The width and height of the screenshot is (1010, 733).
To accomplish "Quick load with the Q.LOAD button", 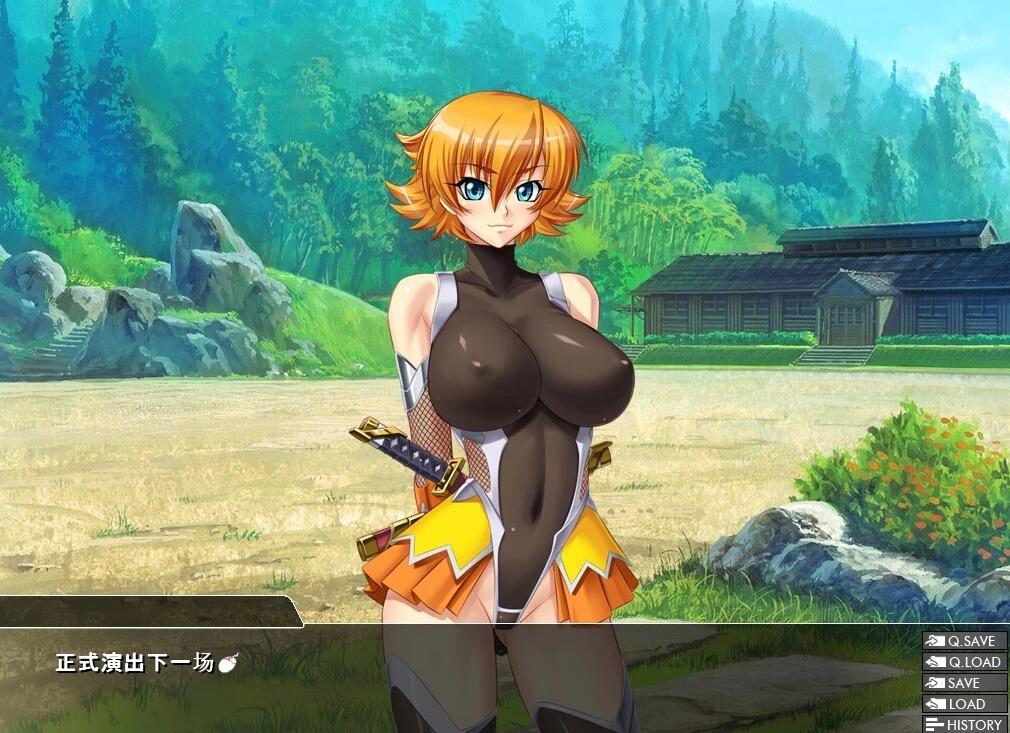I will (964, 662).
